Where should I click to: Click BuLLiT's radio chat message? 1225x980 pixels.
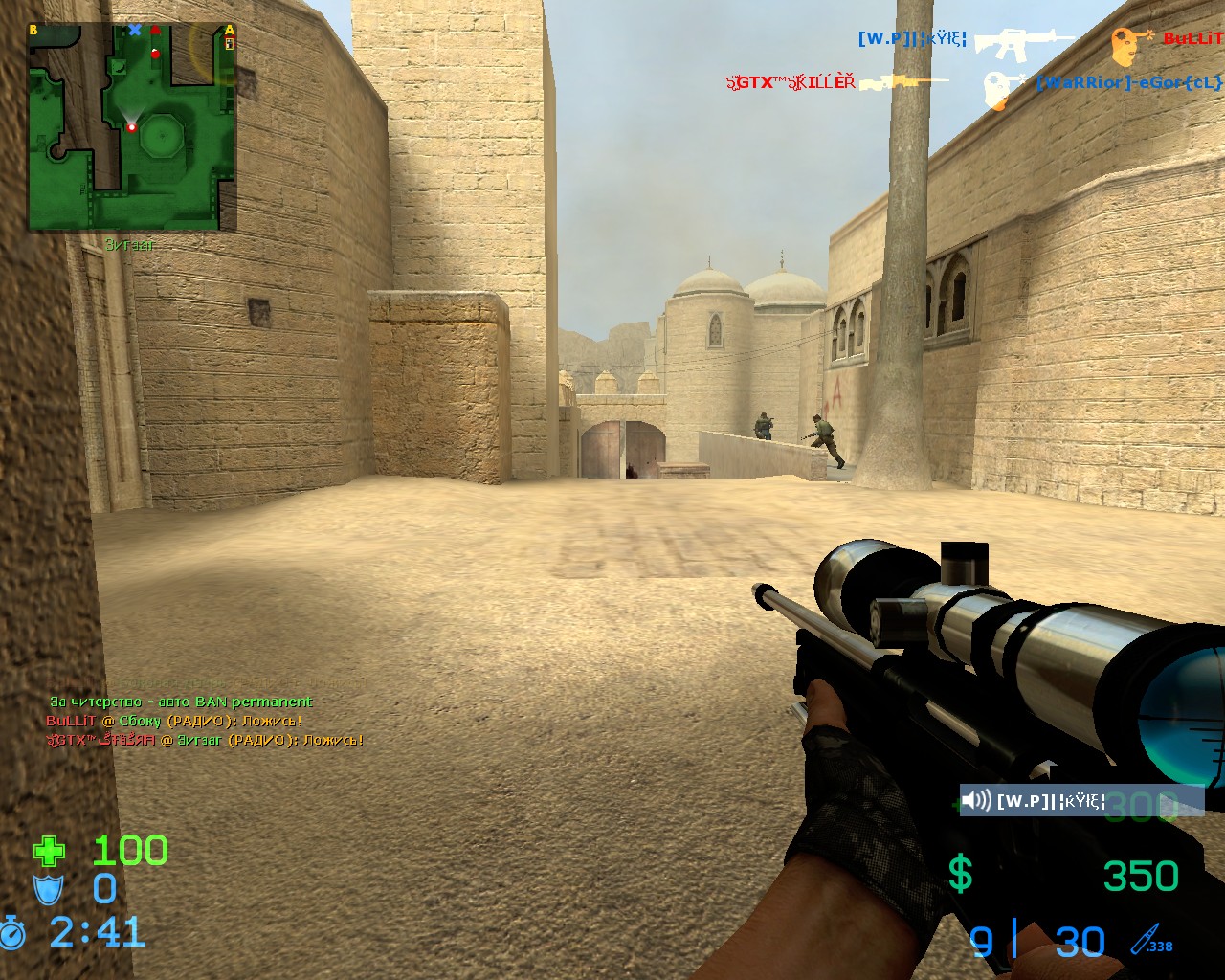(x=174, y=721)
